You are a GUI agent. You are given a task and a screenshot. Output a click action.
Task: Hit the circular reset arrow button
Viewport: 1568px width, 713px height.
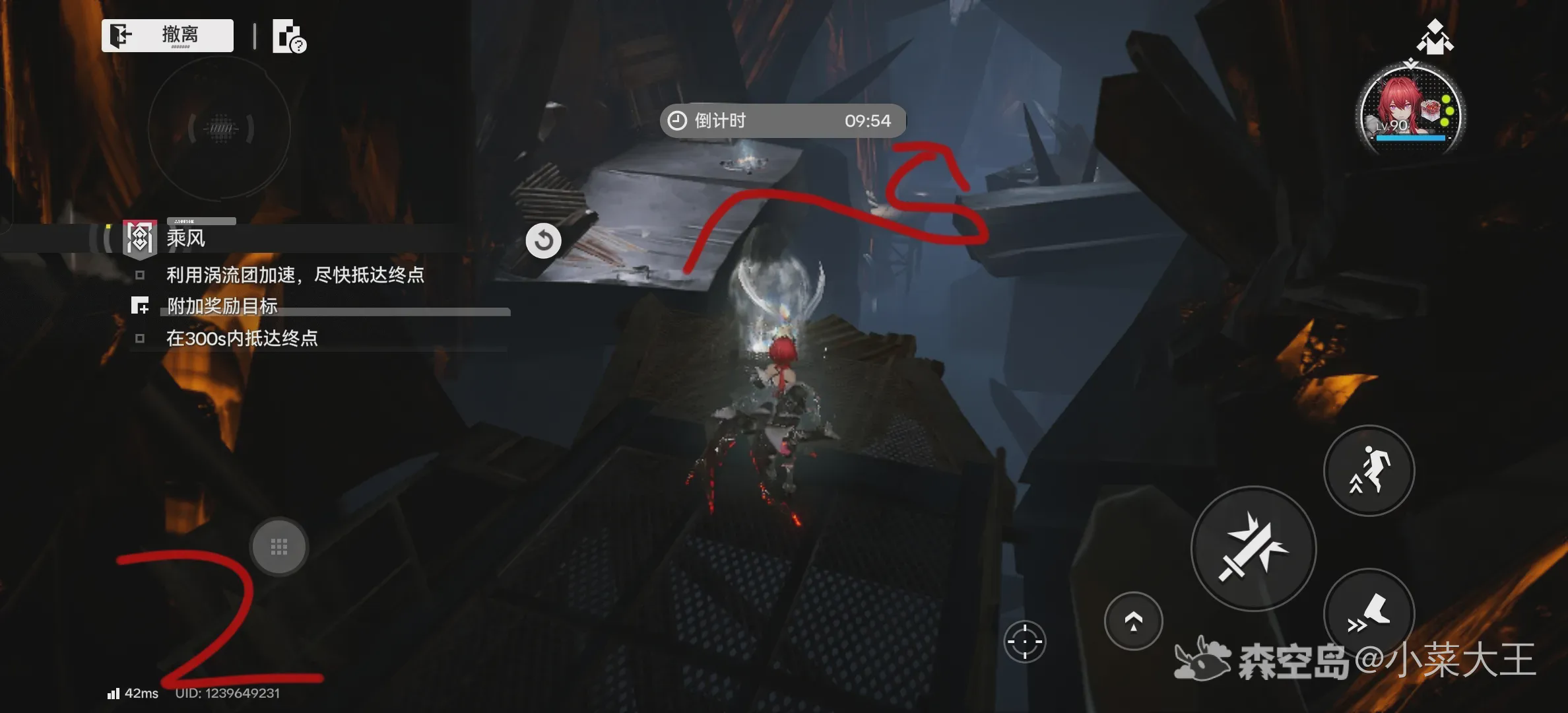point(543,240)
